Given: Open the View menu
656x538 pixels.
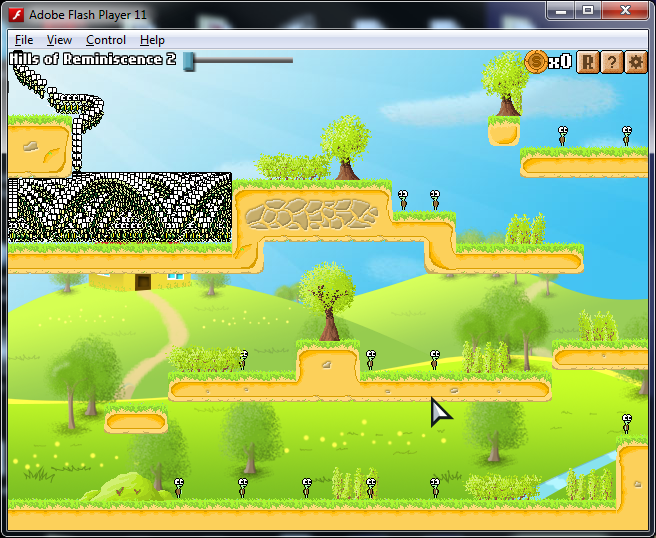Looking at the screenshot, I should pos(59,40).
